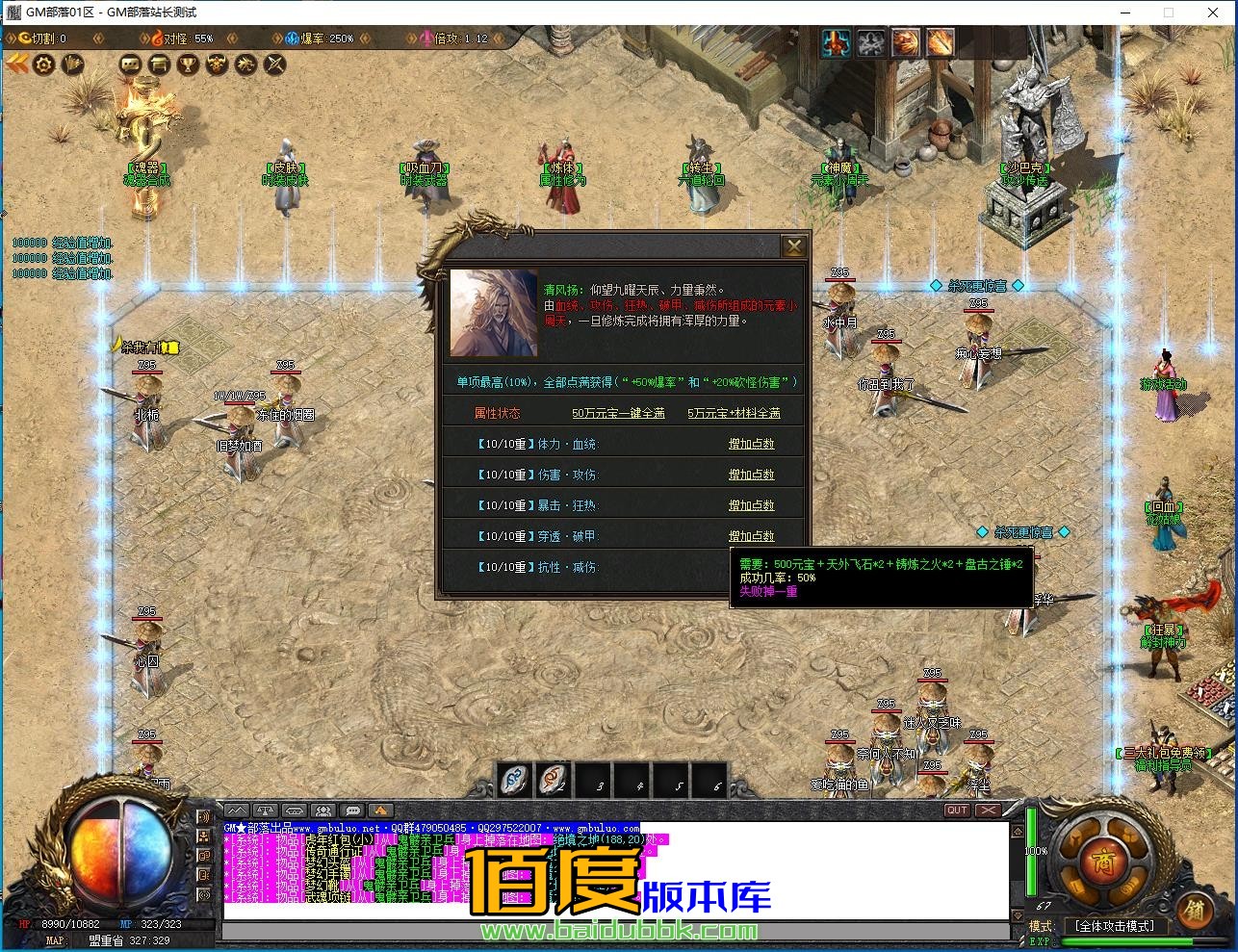Choose 5万元宝+材料全满 option
The height and width of the screenshot is (952, 1238).
[x=734, y=413]
